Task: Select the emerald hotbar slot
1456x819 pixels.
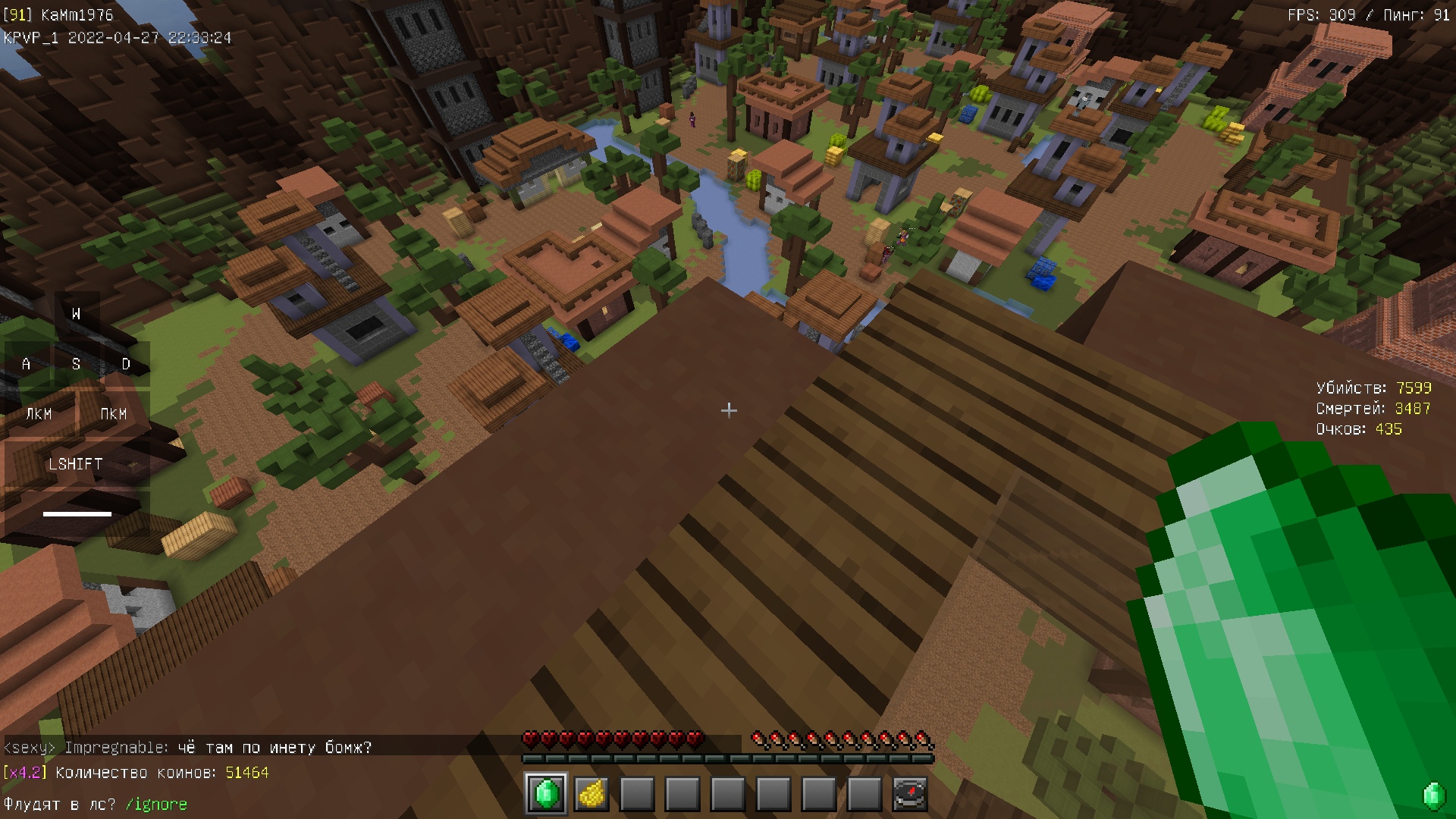Action: click(546, 794)
